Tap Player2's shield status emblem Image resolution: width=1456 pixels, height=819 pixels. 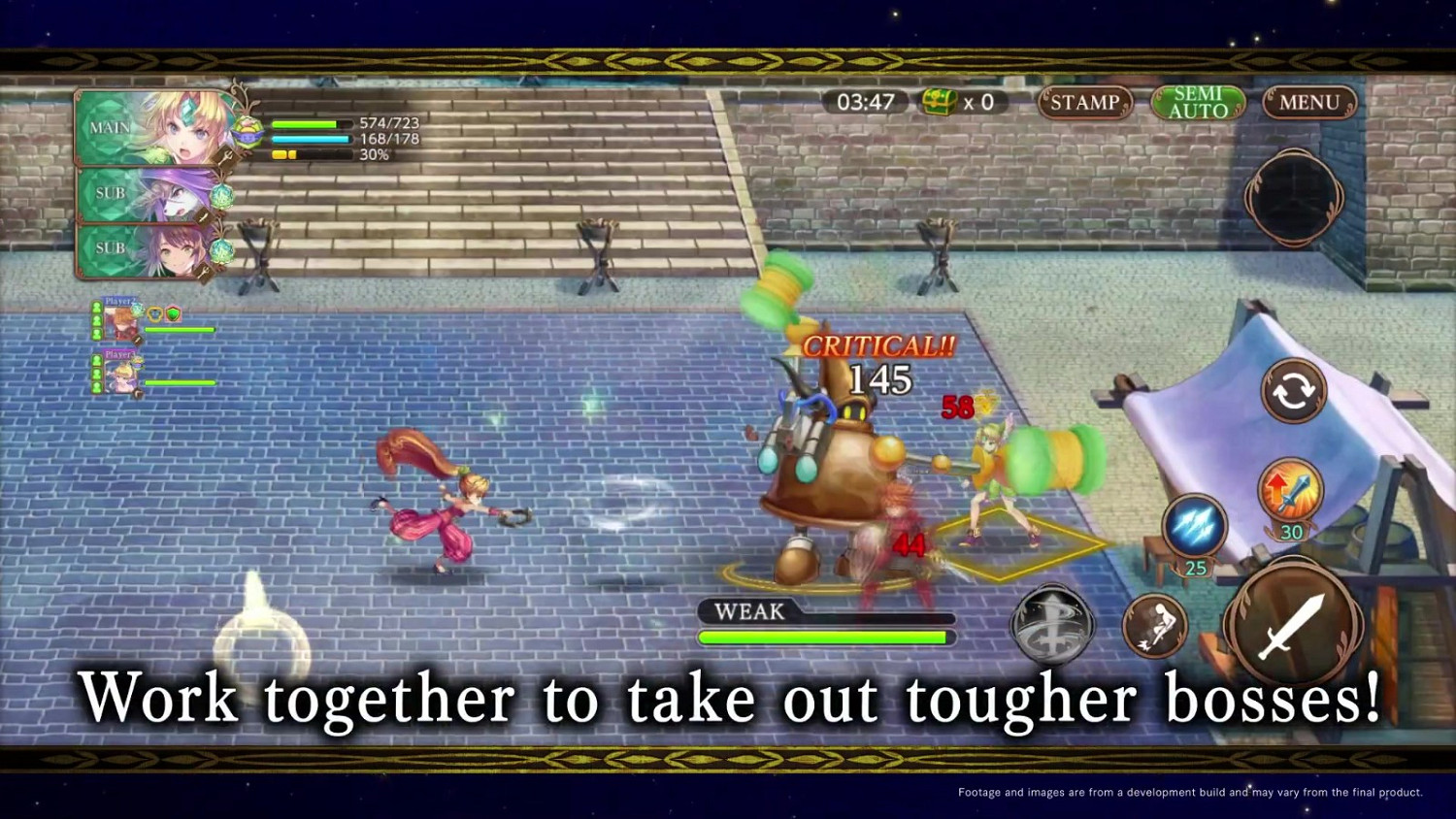coord(173,313)
